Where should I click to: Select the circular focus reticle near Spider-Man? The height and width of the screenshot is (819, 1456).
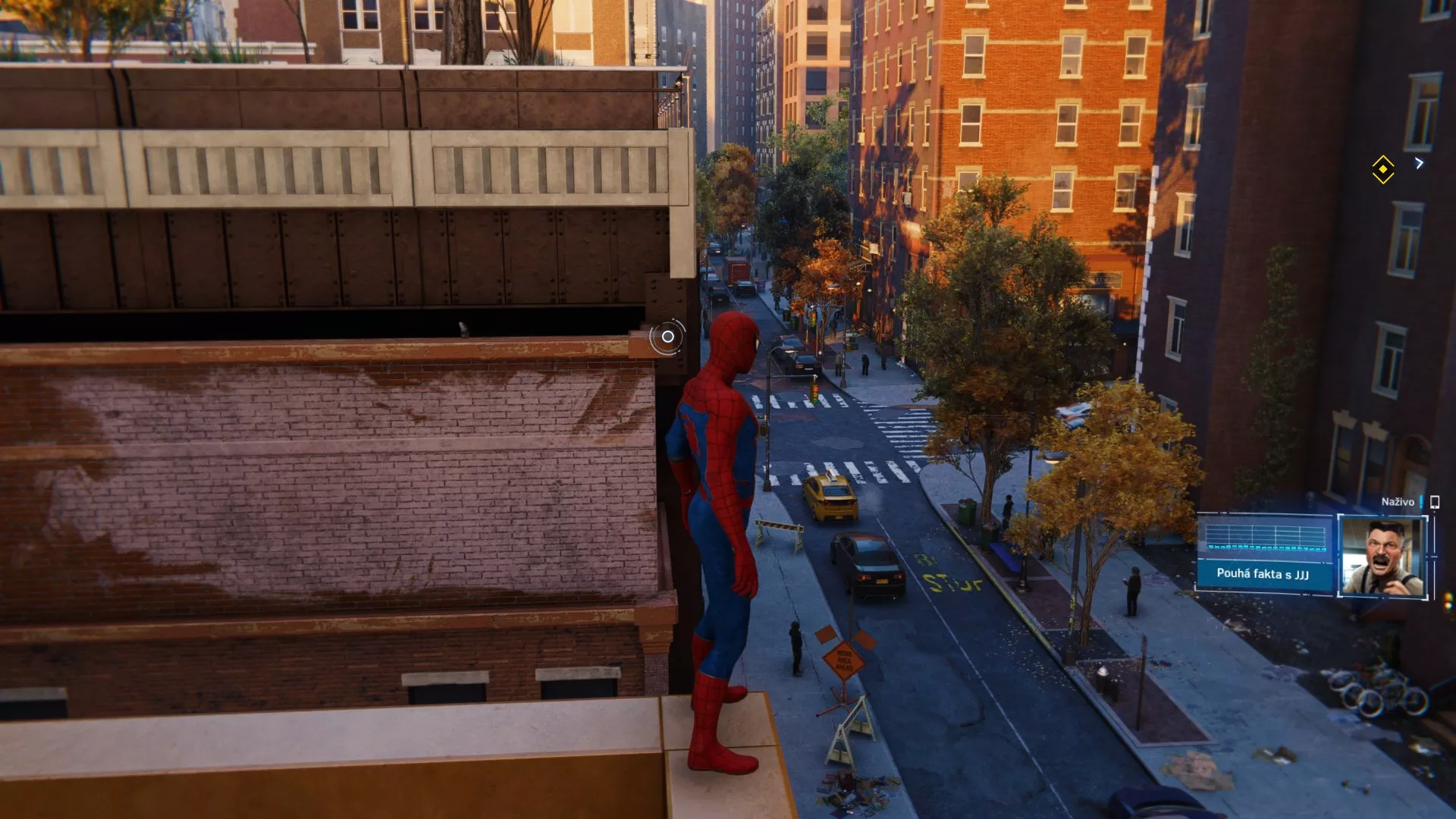coord(667,335)
